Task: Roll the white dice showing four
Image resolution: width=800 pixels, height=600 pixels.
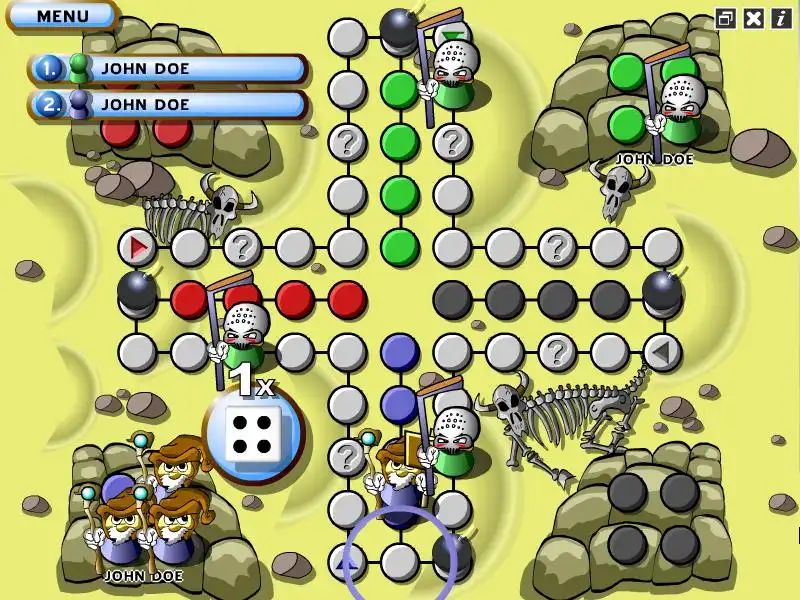Action: (251, 436)
